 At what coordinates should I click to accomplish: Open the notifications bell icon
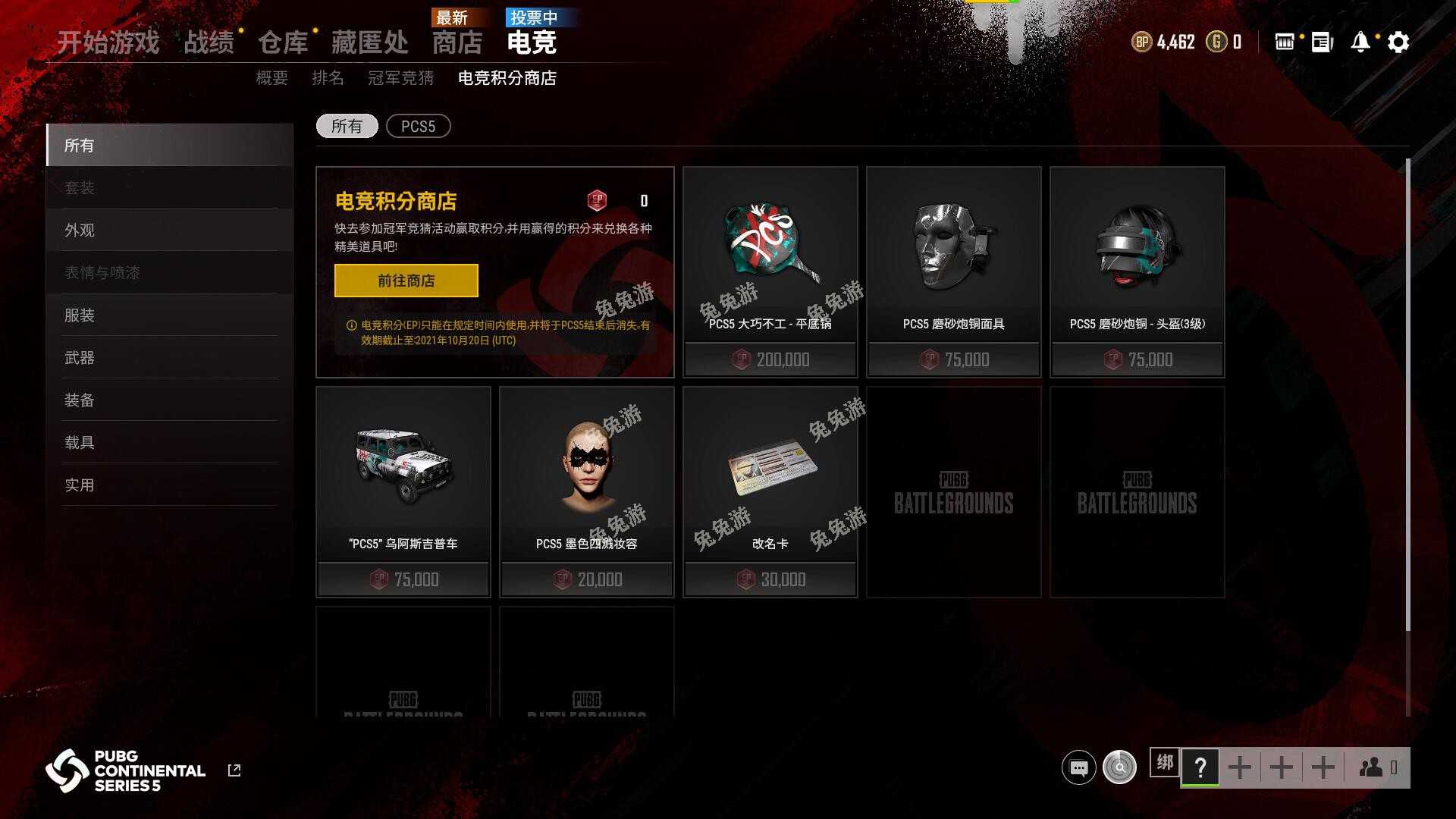[x=1360, y=42]
